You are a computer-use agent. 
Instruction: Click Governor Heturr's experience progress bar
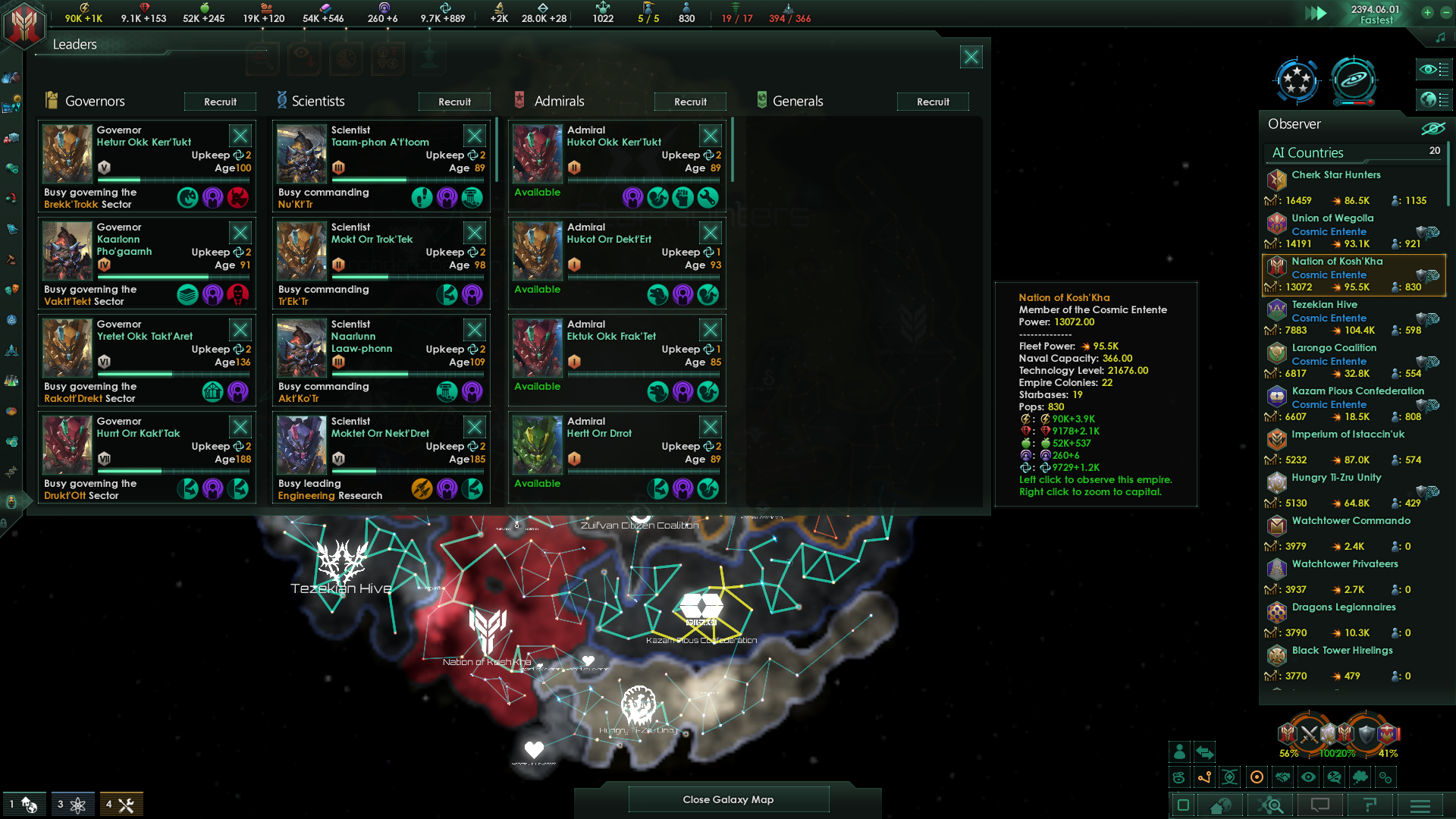[173, 180]
